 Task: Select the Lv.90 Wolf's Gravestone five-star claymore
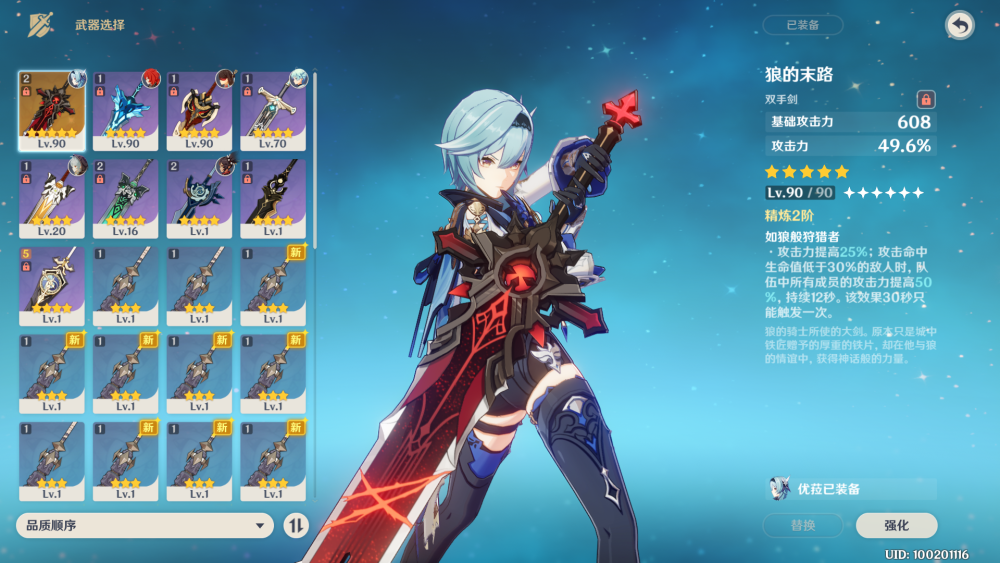[52, 110]
